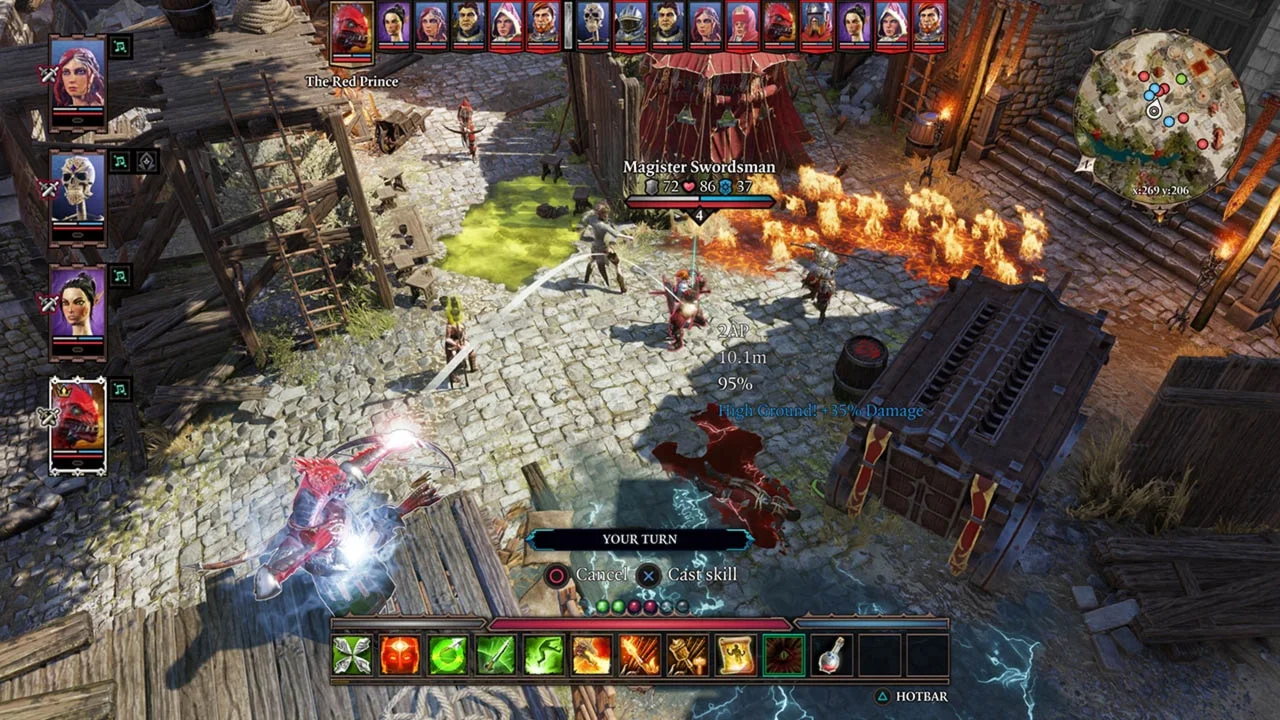Switch to the dark-haired elf party portrait

[78, 304]
